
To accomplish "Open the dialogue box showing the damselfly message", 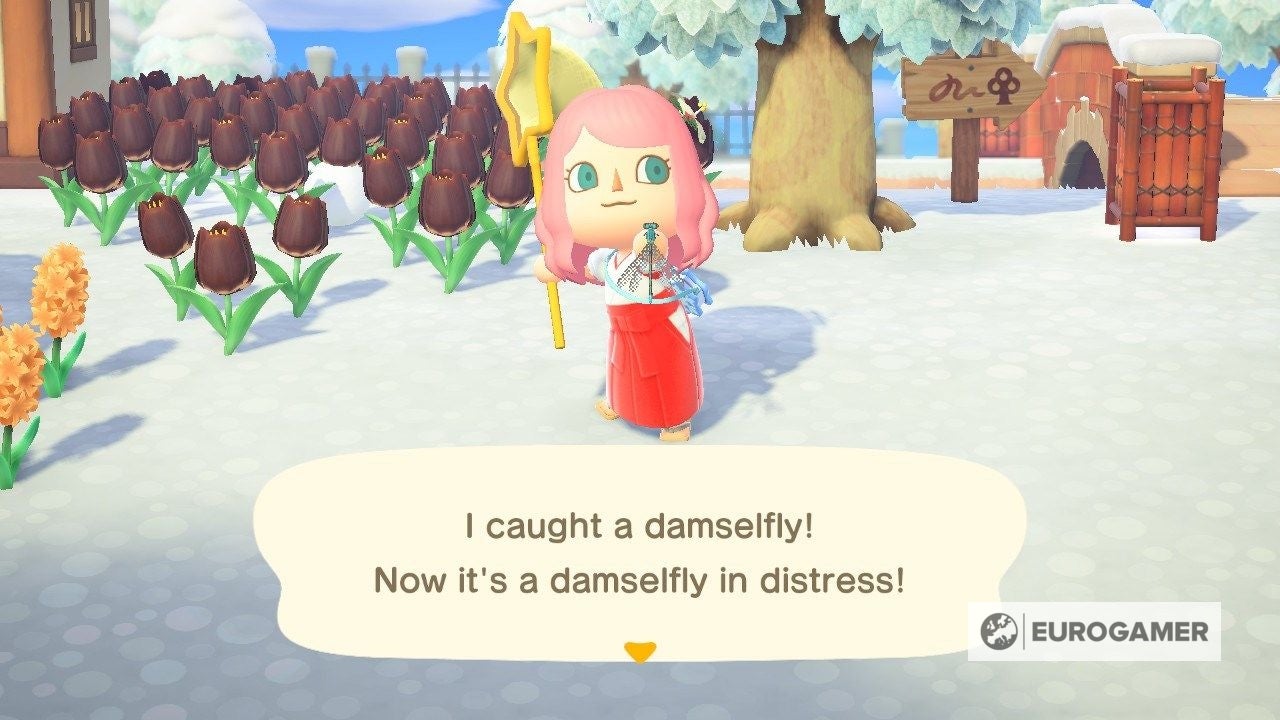I will (x=640, y=550).
